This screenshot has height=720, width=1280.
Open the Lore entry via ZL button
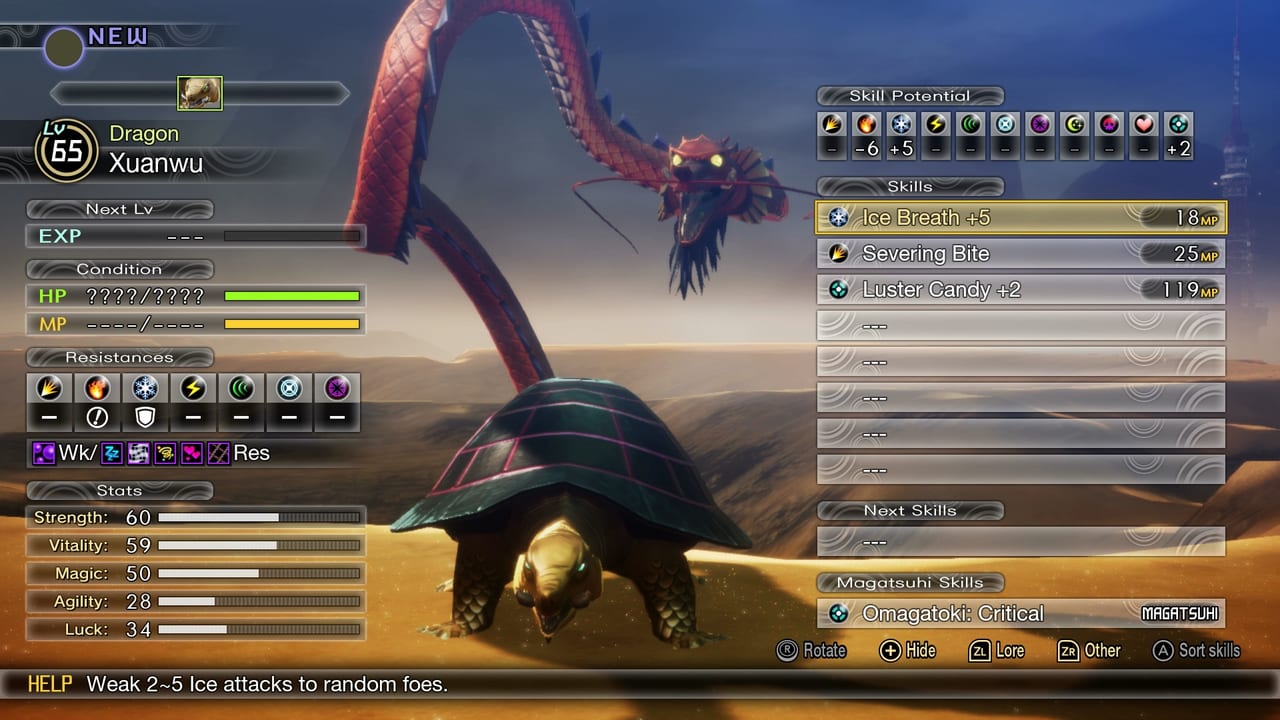(x=997, y=651)
